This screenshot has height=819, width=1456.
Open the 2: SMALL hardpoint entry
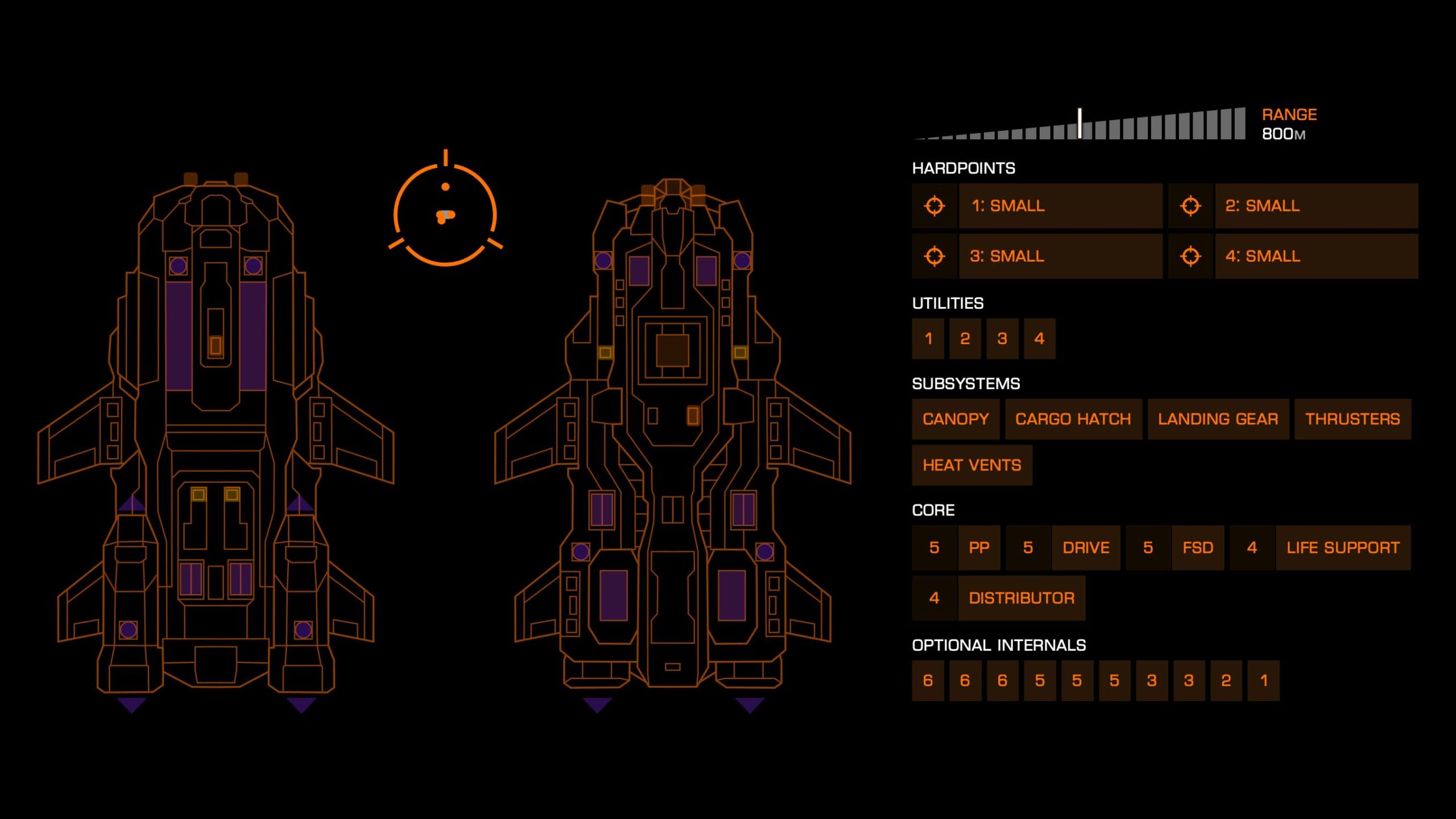click(1317, 206)
